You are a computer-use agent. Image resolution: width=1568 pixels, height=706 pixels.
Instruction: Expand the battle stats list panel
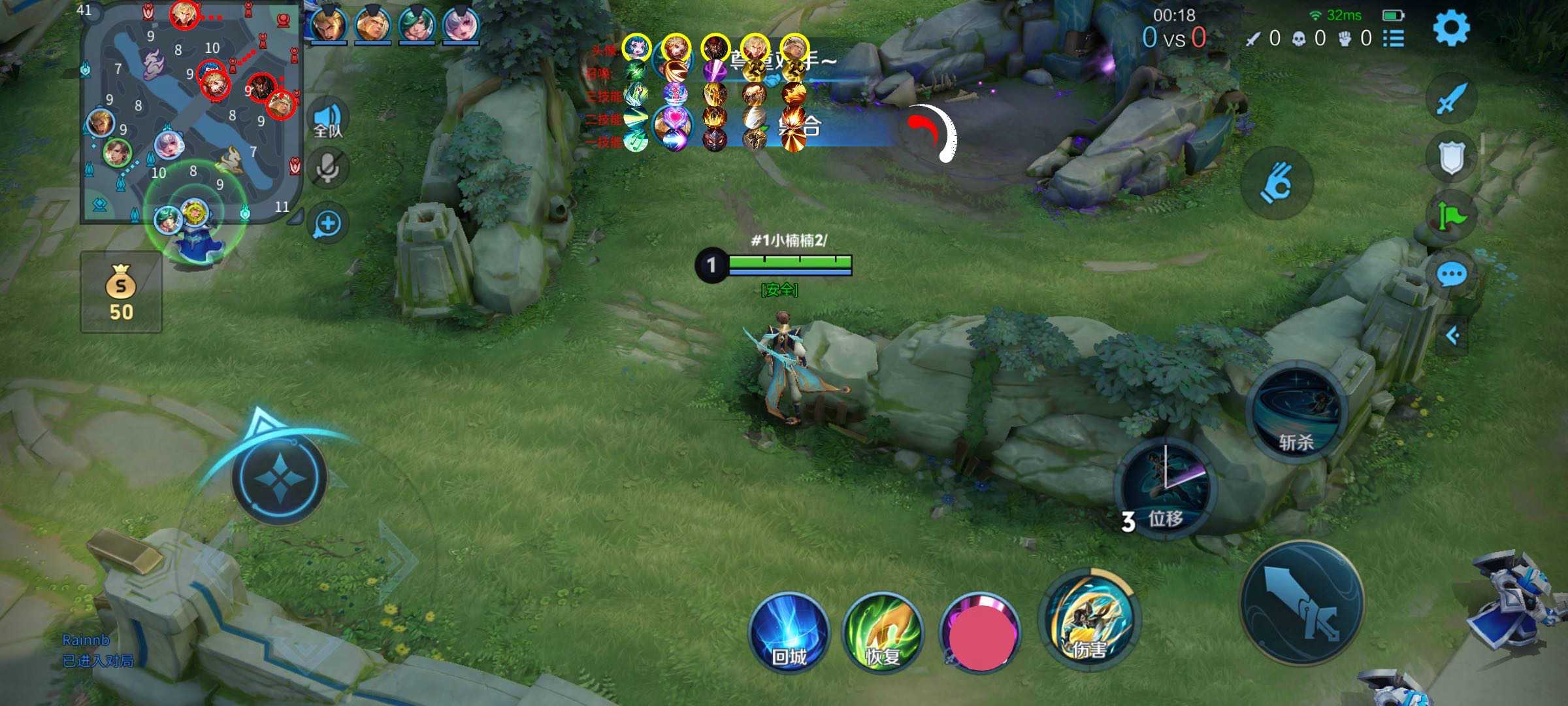tap(1395, 39)
